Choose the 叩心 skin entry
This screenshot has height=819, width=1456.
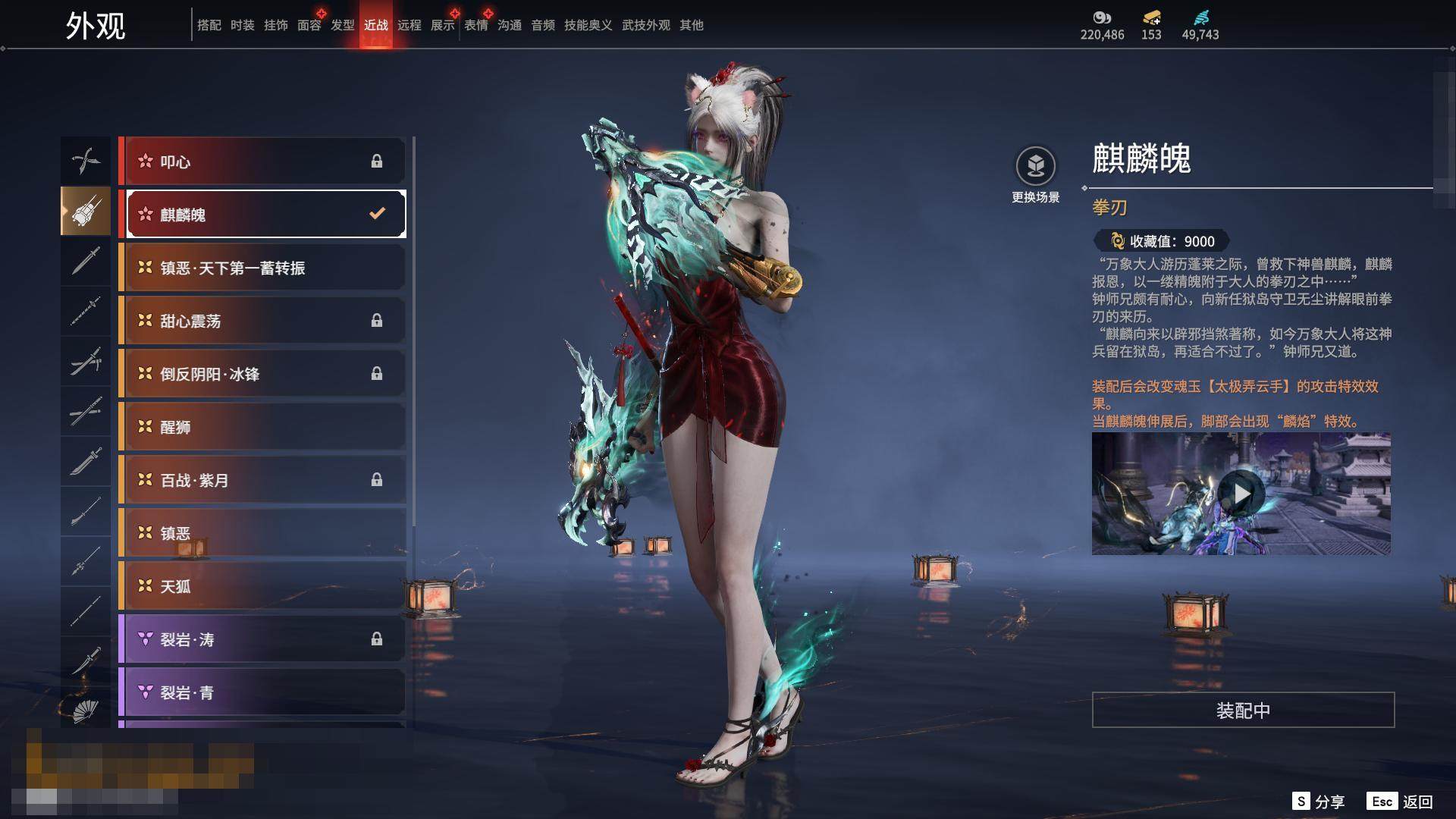coord(262,162)
